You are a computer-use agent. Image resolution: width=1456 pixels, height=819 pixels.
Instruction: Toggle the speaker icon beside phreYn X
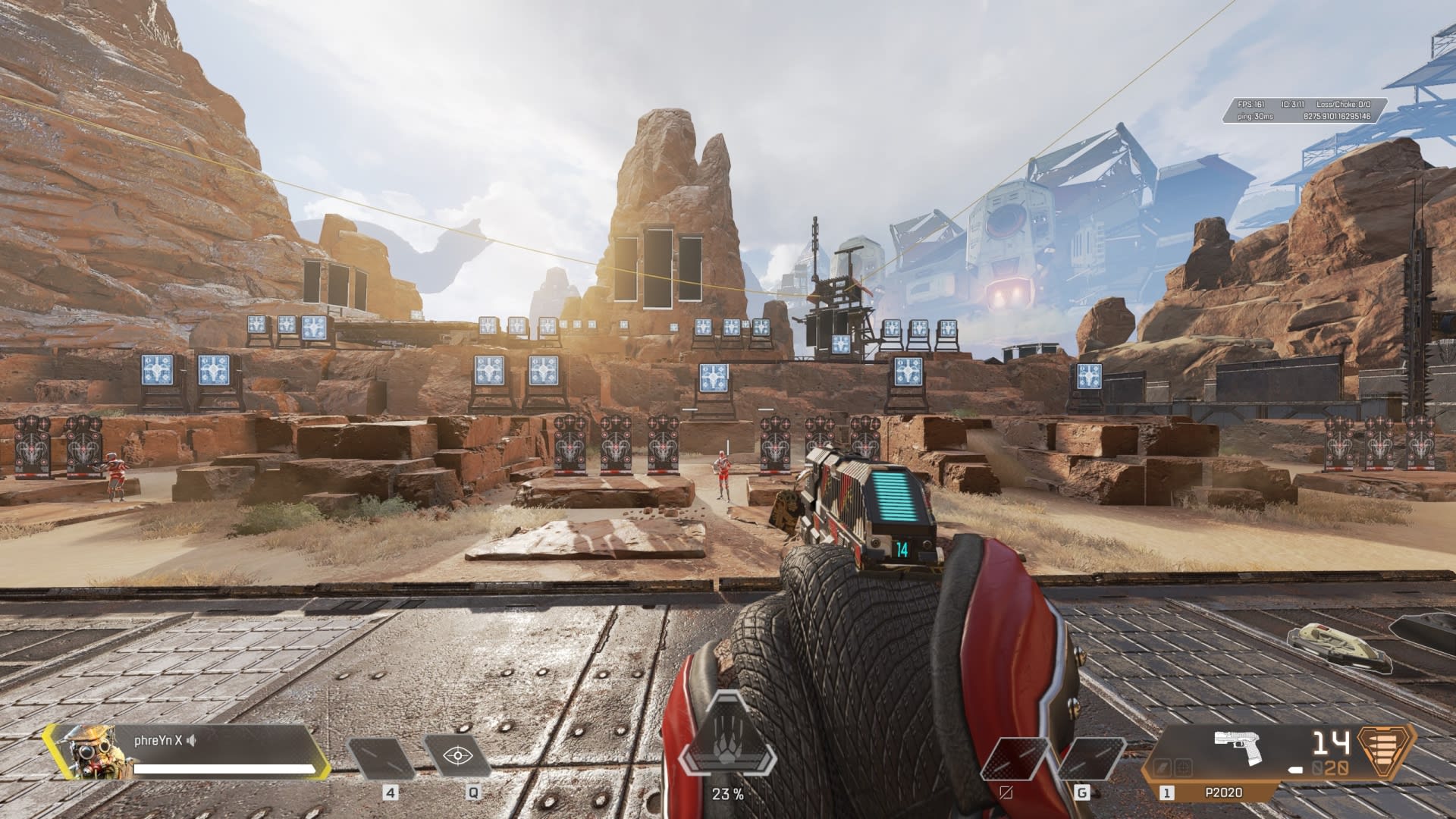point(191,741)
